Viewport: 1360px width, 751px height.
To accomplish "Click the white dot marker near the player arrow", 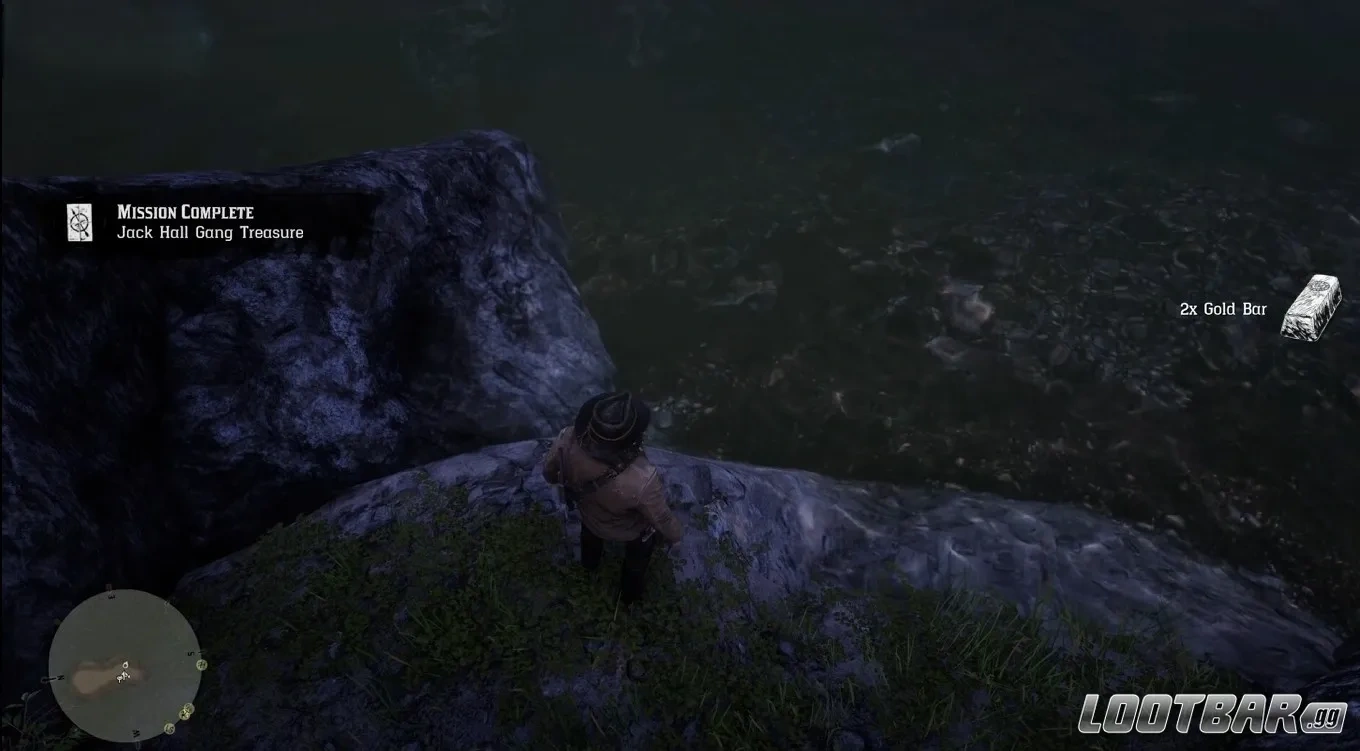I will [x=125, y=664].
